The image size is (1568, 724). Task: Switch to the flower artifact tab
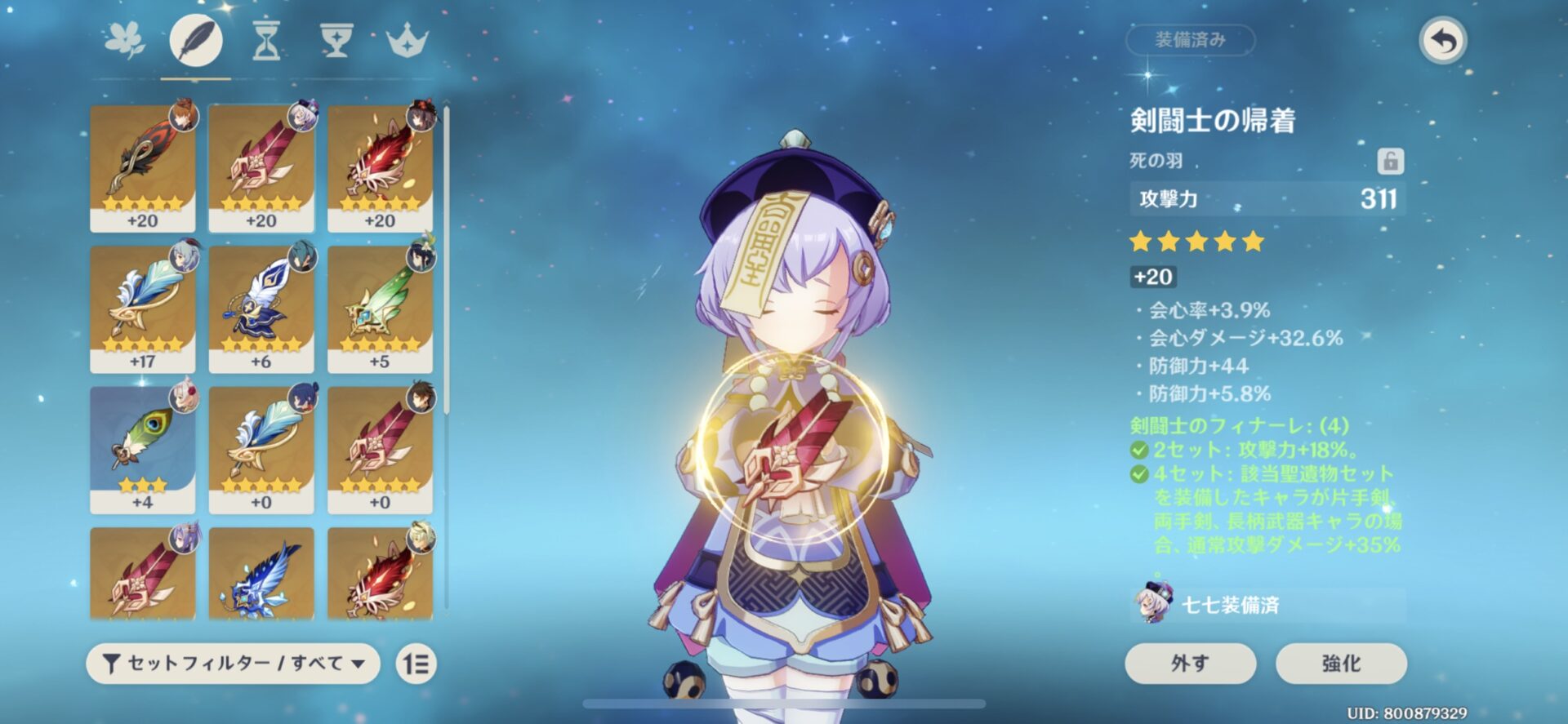tap(125, 40)
